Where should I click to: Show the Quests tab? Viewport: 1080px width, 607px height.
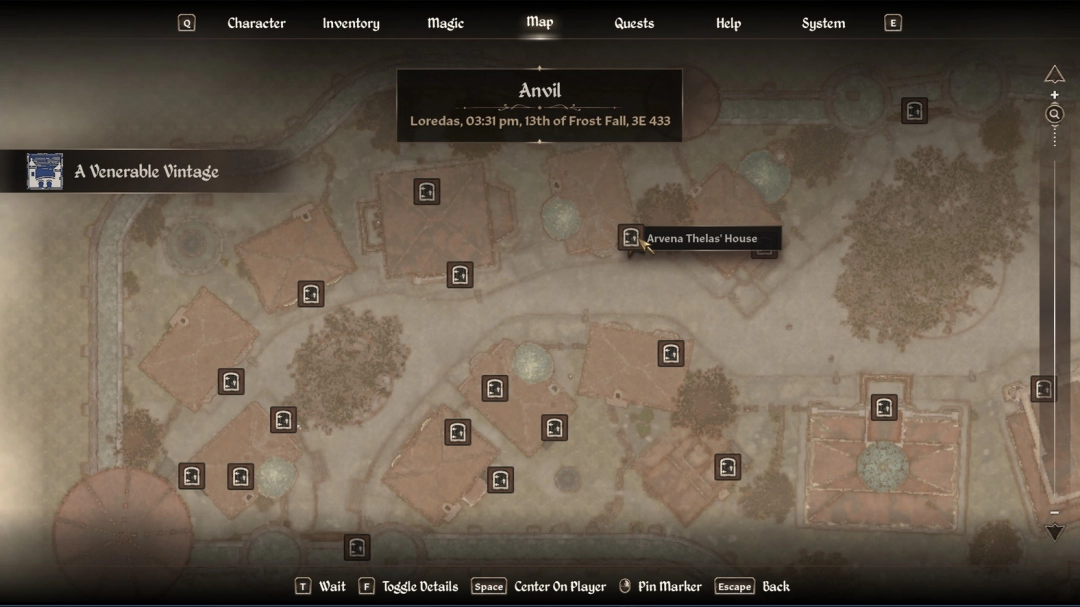tap(634, 23)
